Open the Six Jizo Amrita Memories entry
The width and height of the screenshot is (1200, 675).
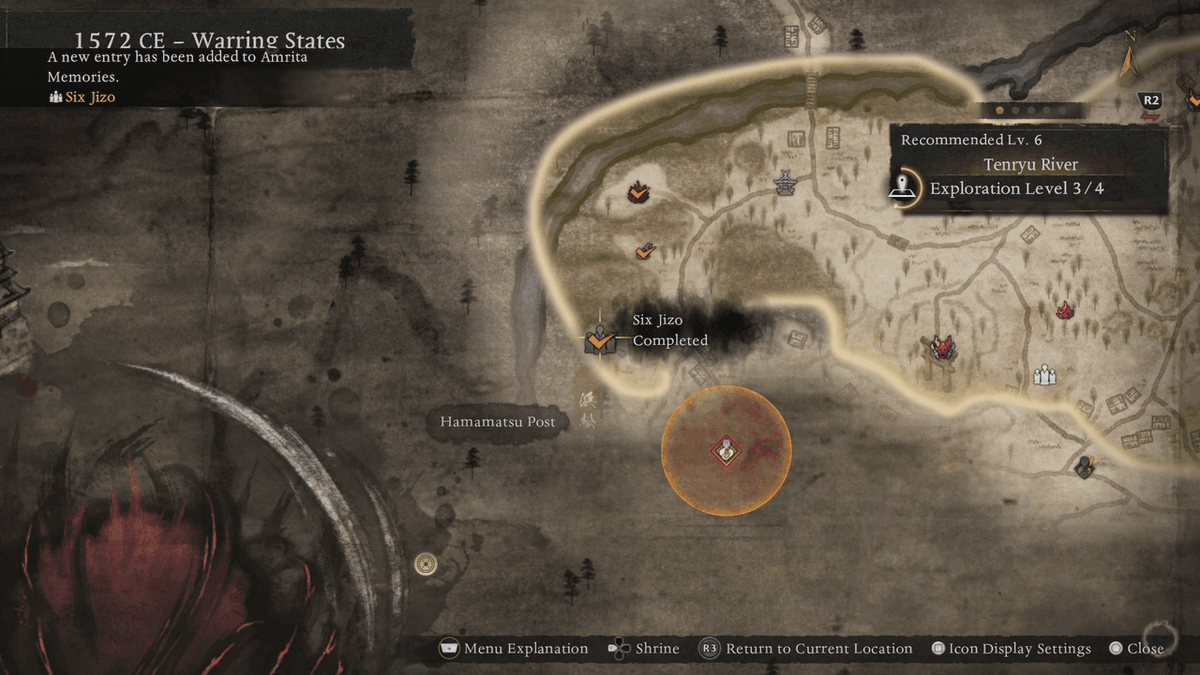tap(89, 97)
